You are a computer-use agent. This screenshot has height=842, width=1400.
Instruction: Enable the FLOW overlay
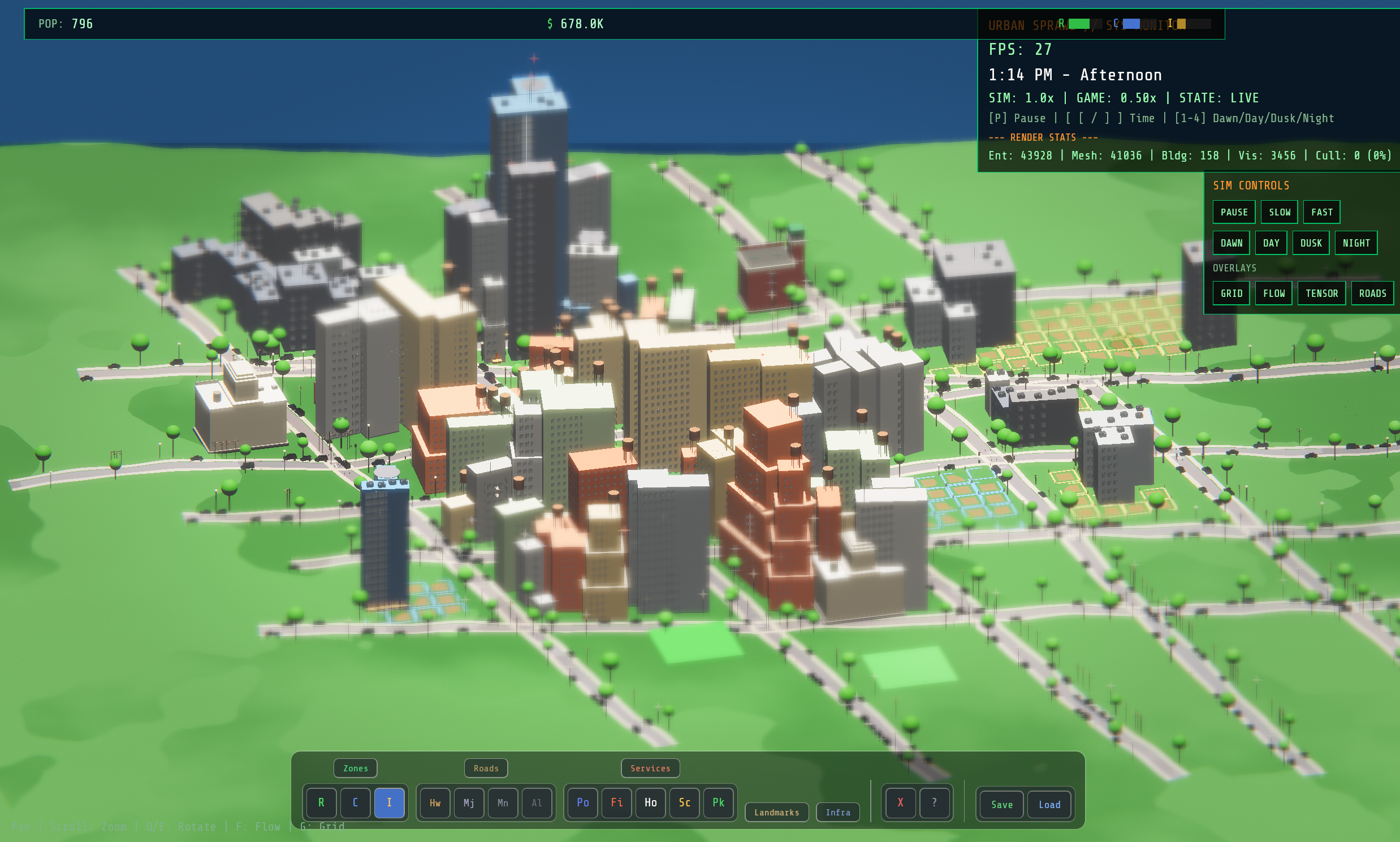click(1274, 293)
